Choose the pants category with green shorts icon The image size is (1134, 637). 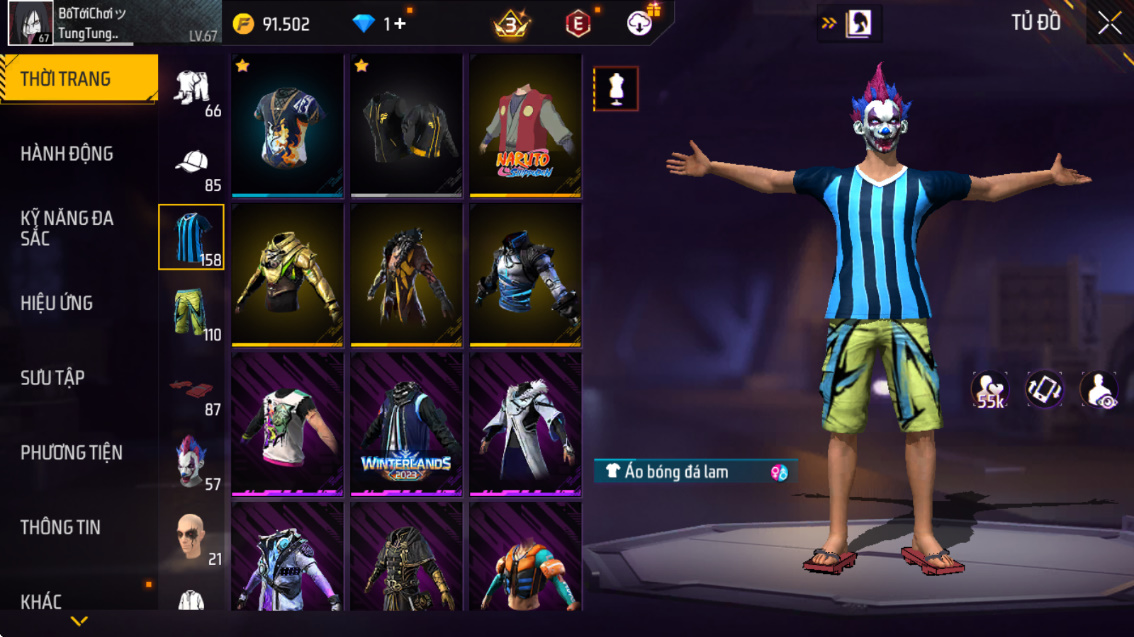[190, 312]
